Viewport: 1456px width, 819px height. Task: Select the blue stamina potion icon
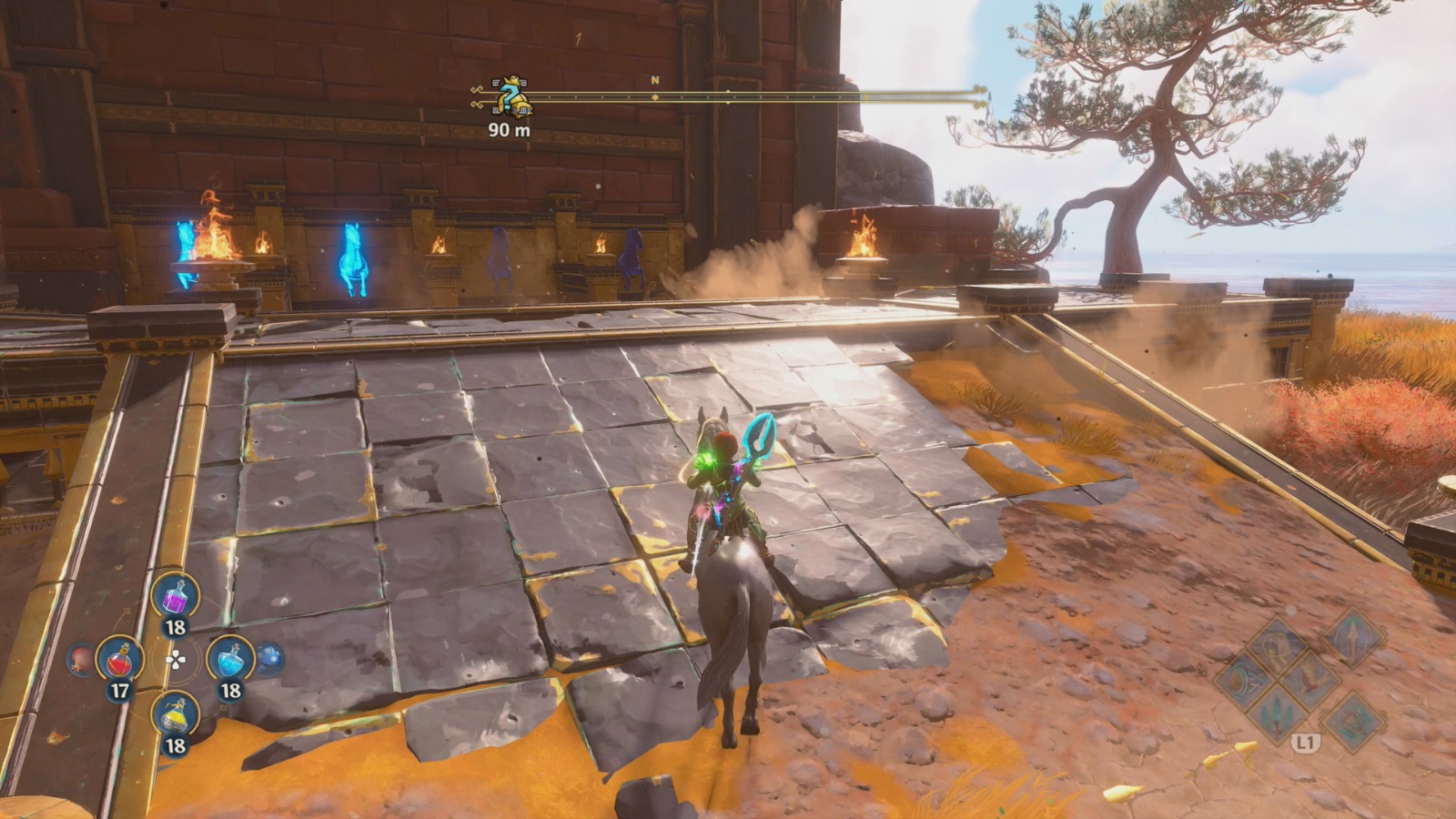point(229,660)
